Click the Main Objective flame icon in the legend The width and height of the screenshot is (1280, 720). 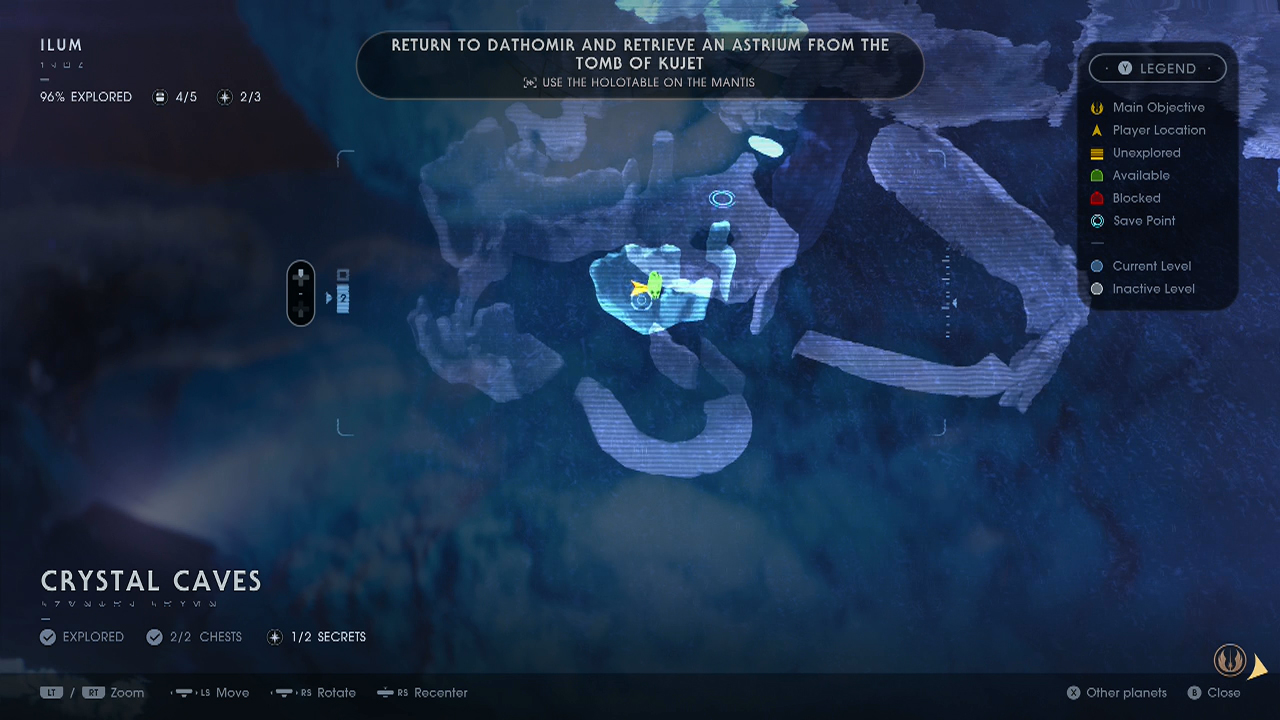(x=1096, y=107)
